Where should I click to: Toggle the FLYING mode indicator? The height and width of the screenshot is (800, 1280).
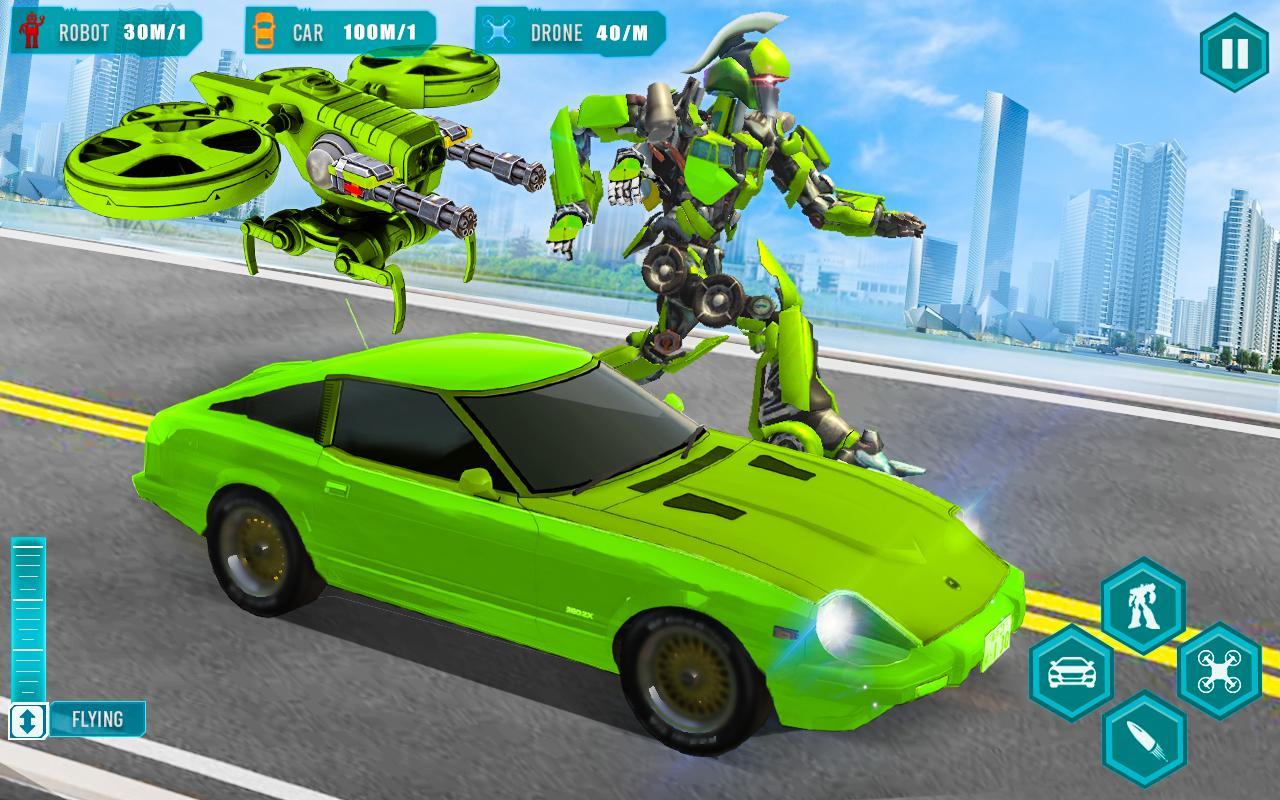pos(97,717)
